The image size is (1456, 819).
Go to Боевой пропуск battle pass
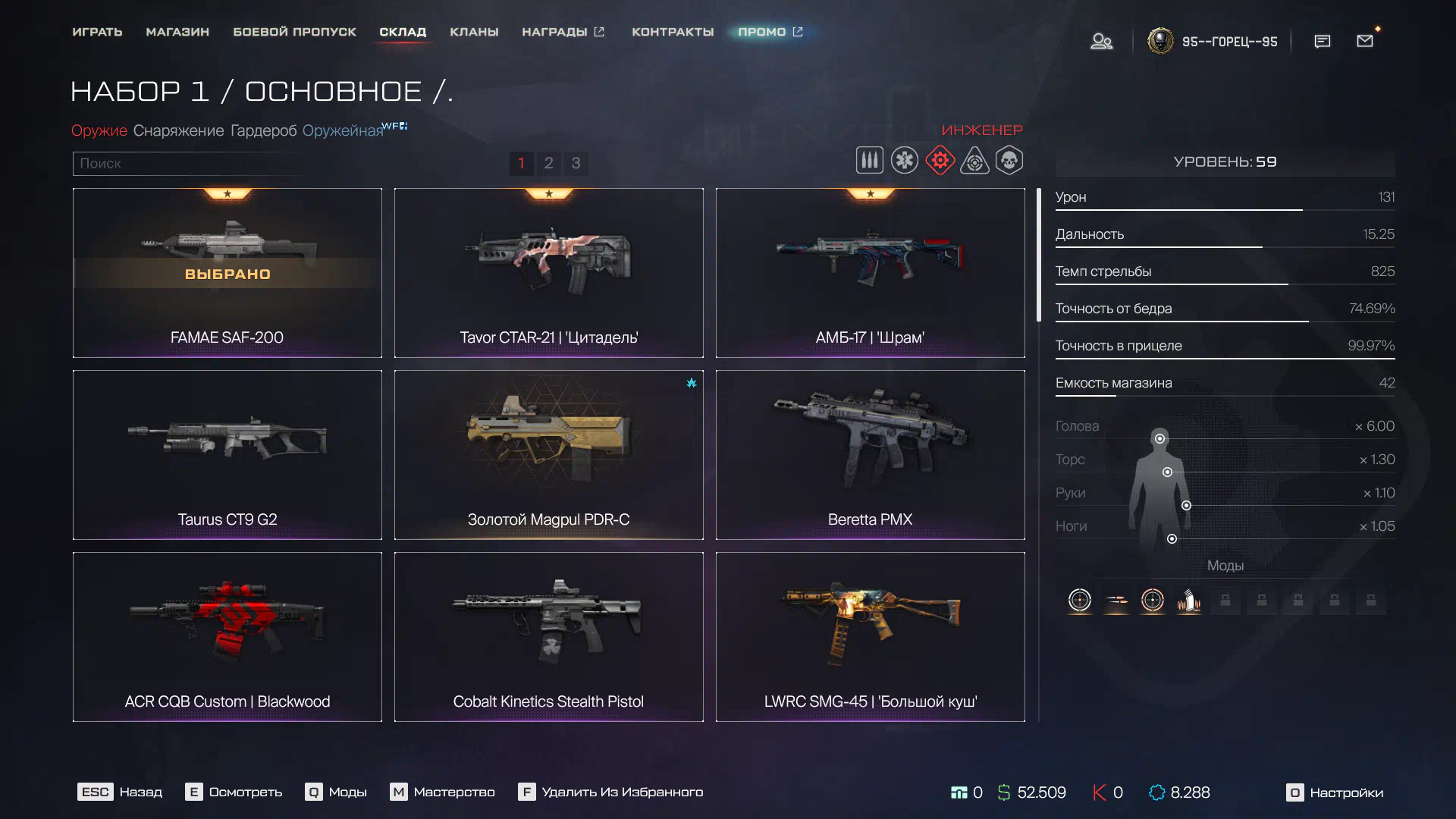294,32
